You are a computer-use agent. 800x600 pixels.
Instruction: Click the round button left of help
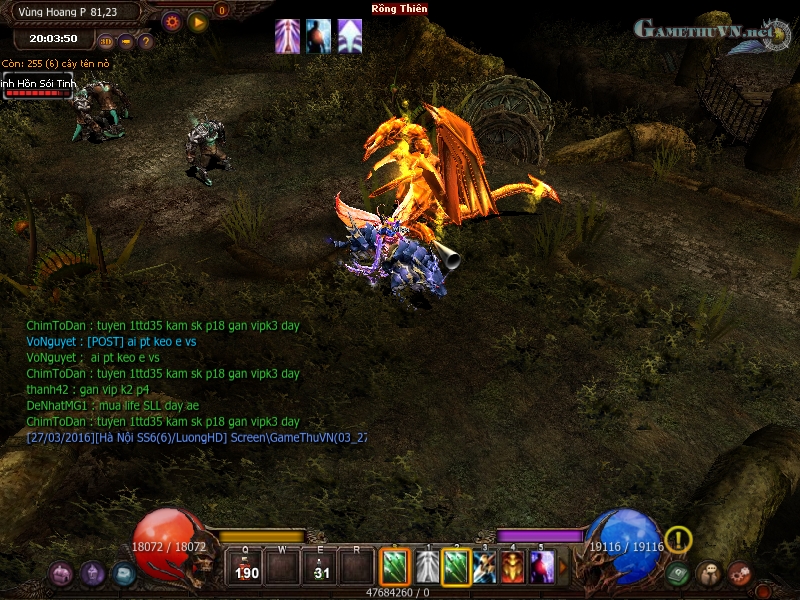coord(126,42)
